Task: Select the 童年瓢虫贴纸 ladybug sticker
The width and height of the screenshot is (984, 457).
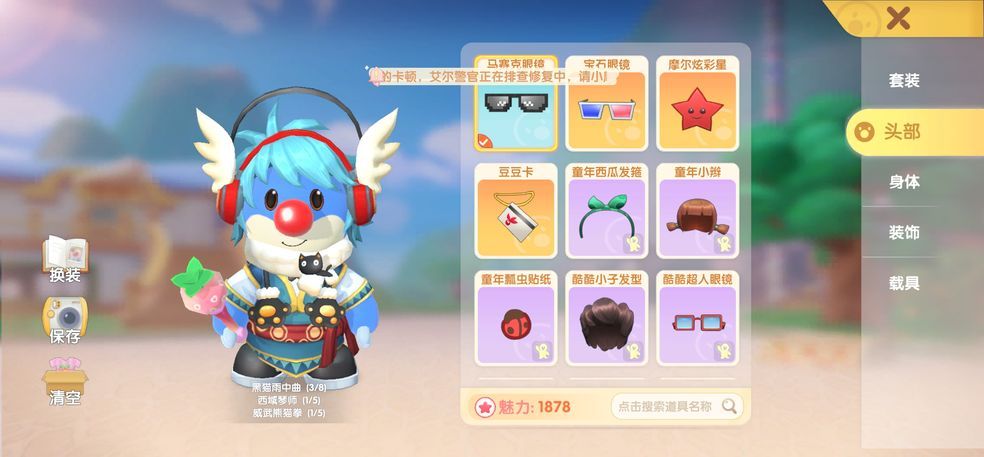Action: 515,320
